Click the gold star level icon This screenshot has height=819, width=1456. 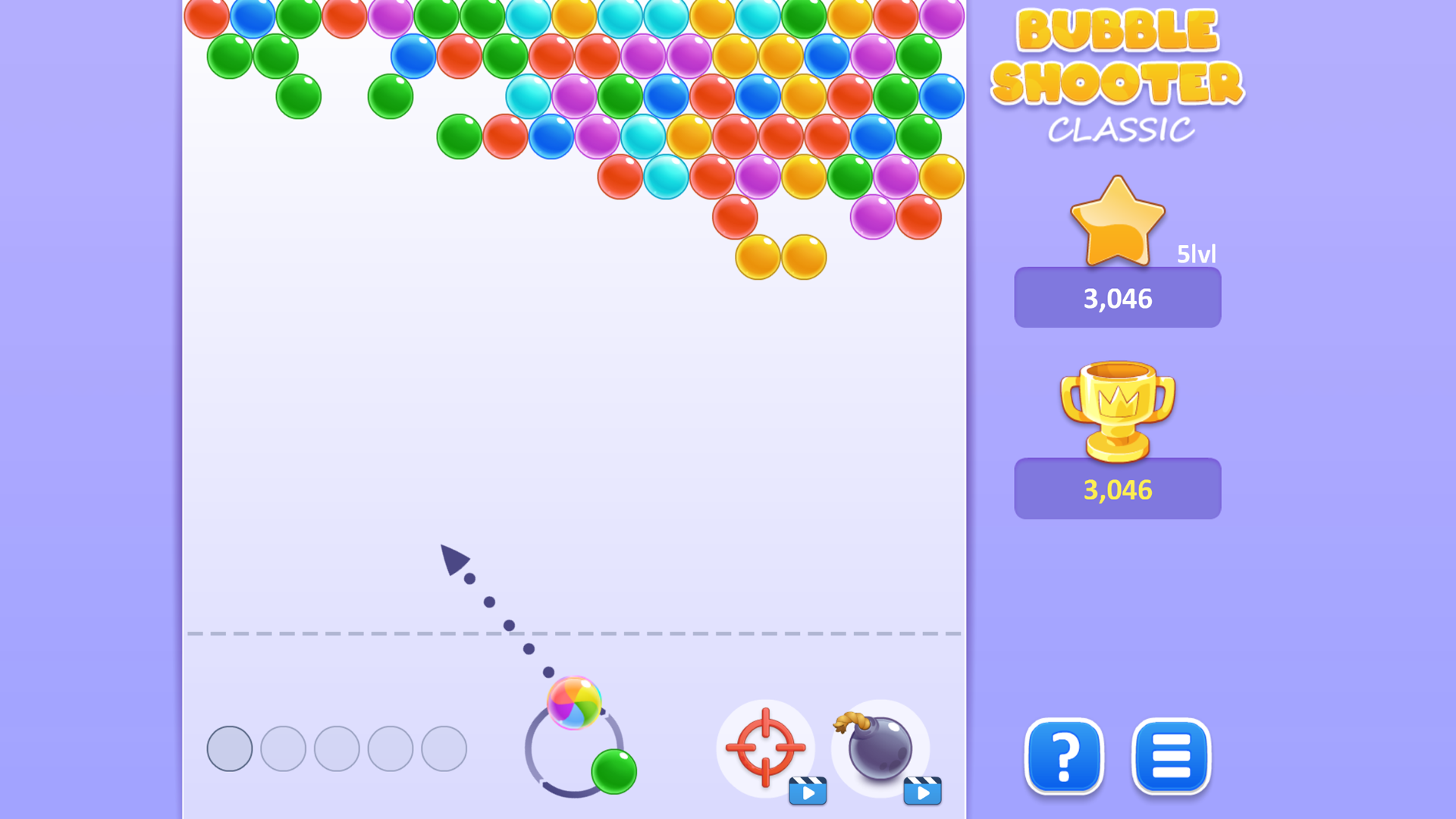tap(1119, 220)
